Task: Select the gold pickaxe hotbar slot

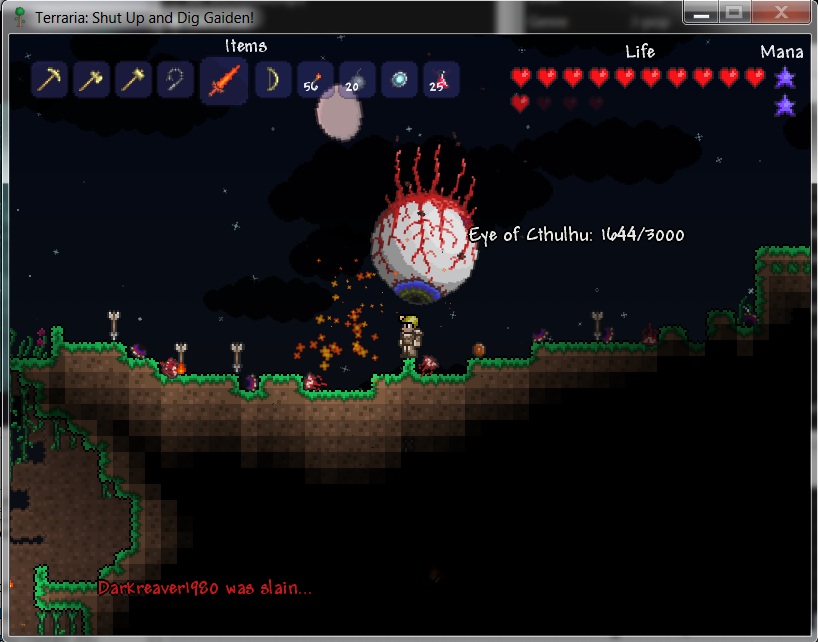Action: click(49, 80)
